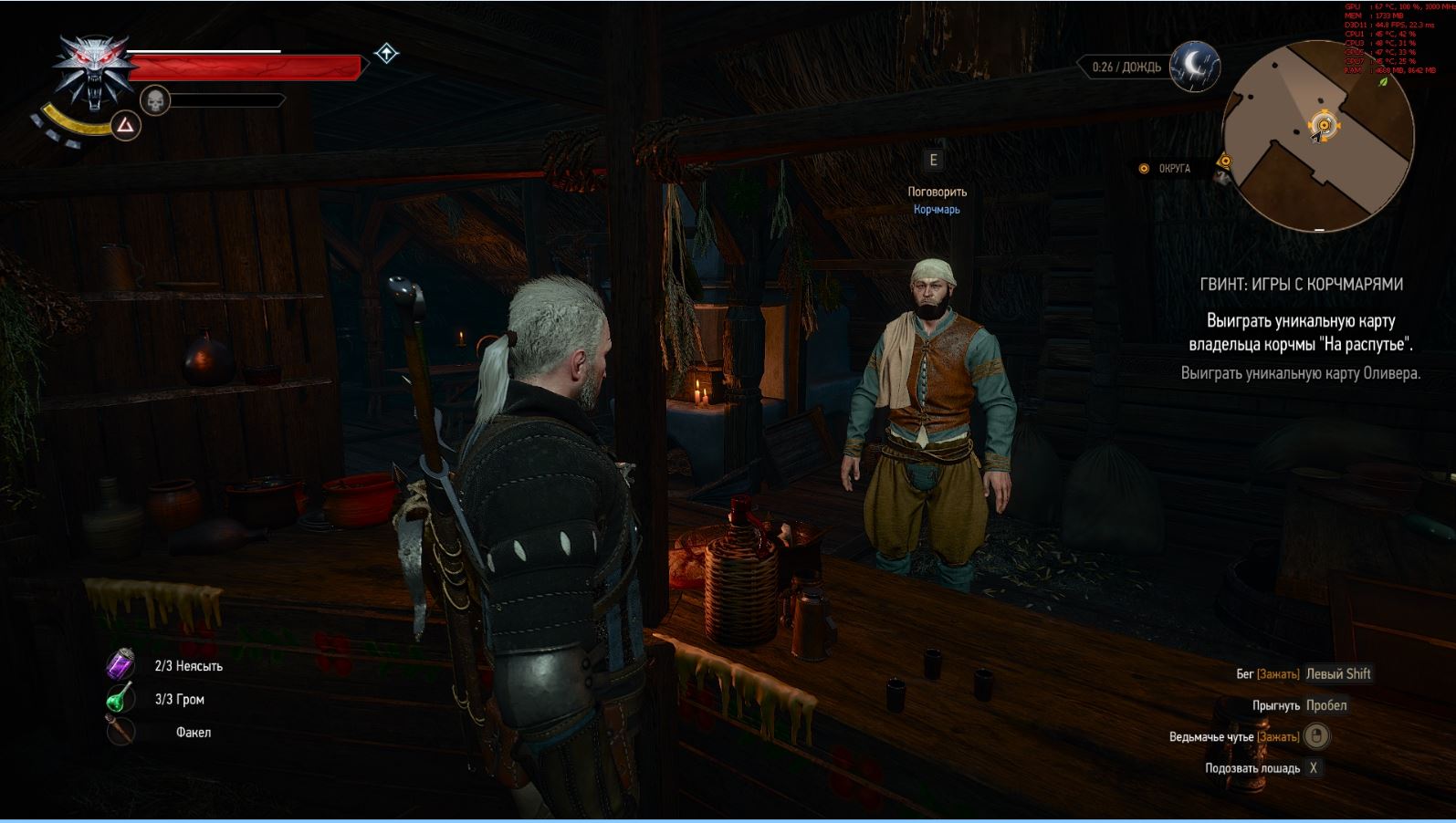This screenshot has height=823, width=1456.
Task: Pick the Факел torch slot
Action: pyautogui.click(x=120, y=732)
